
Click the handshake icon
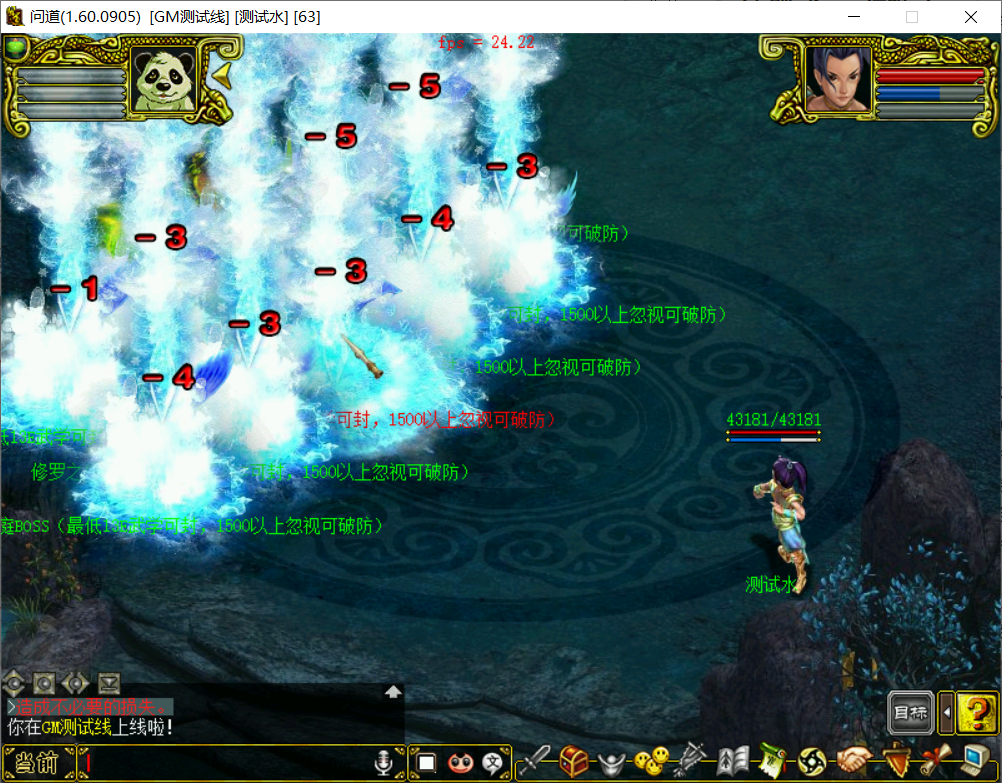click(855, 762)
